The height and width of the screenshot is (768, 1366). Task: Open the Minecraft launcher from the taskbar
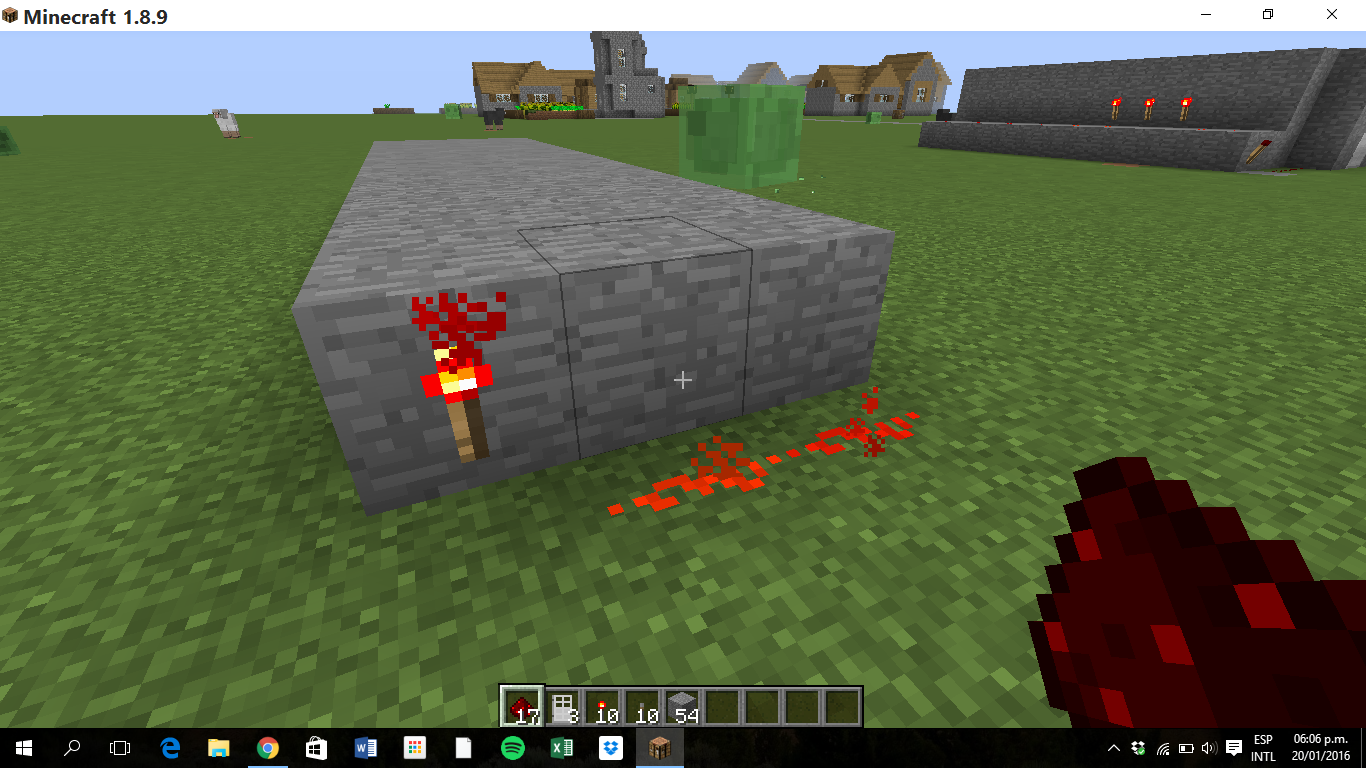659,747
